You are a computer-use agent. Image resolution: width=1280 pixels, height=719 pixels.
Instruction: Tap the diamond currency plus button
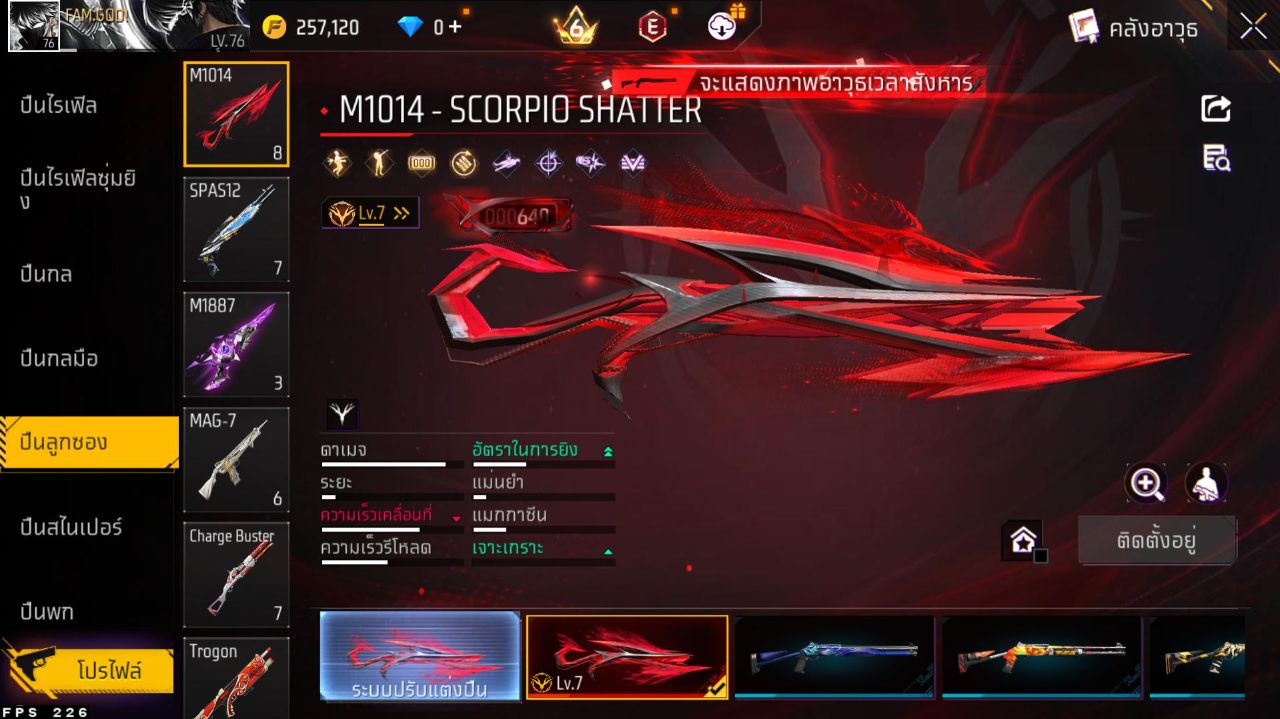456,27
